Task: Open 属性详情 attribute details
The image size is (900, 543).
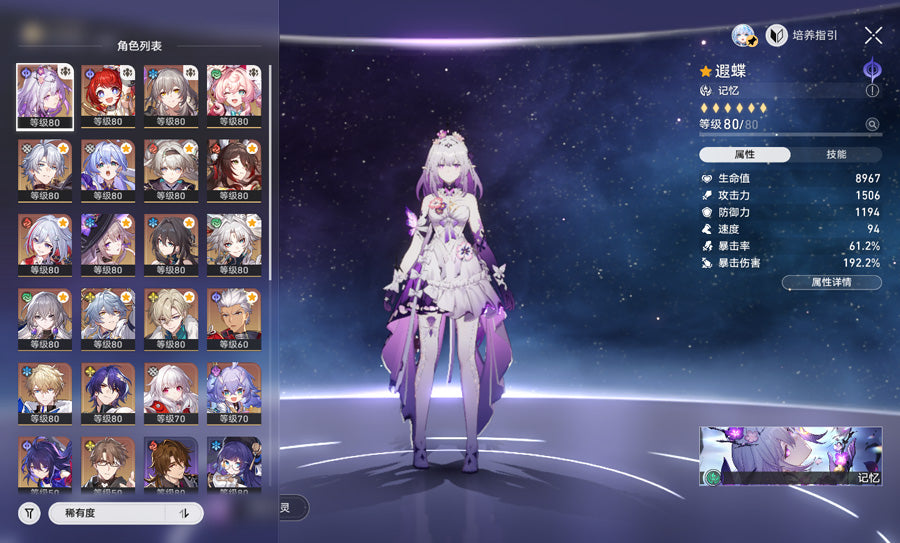Action: pyautogui.click(x=831, y=283)
